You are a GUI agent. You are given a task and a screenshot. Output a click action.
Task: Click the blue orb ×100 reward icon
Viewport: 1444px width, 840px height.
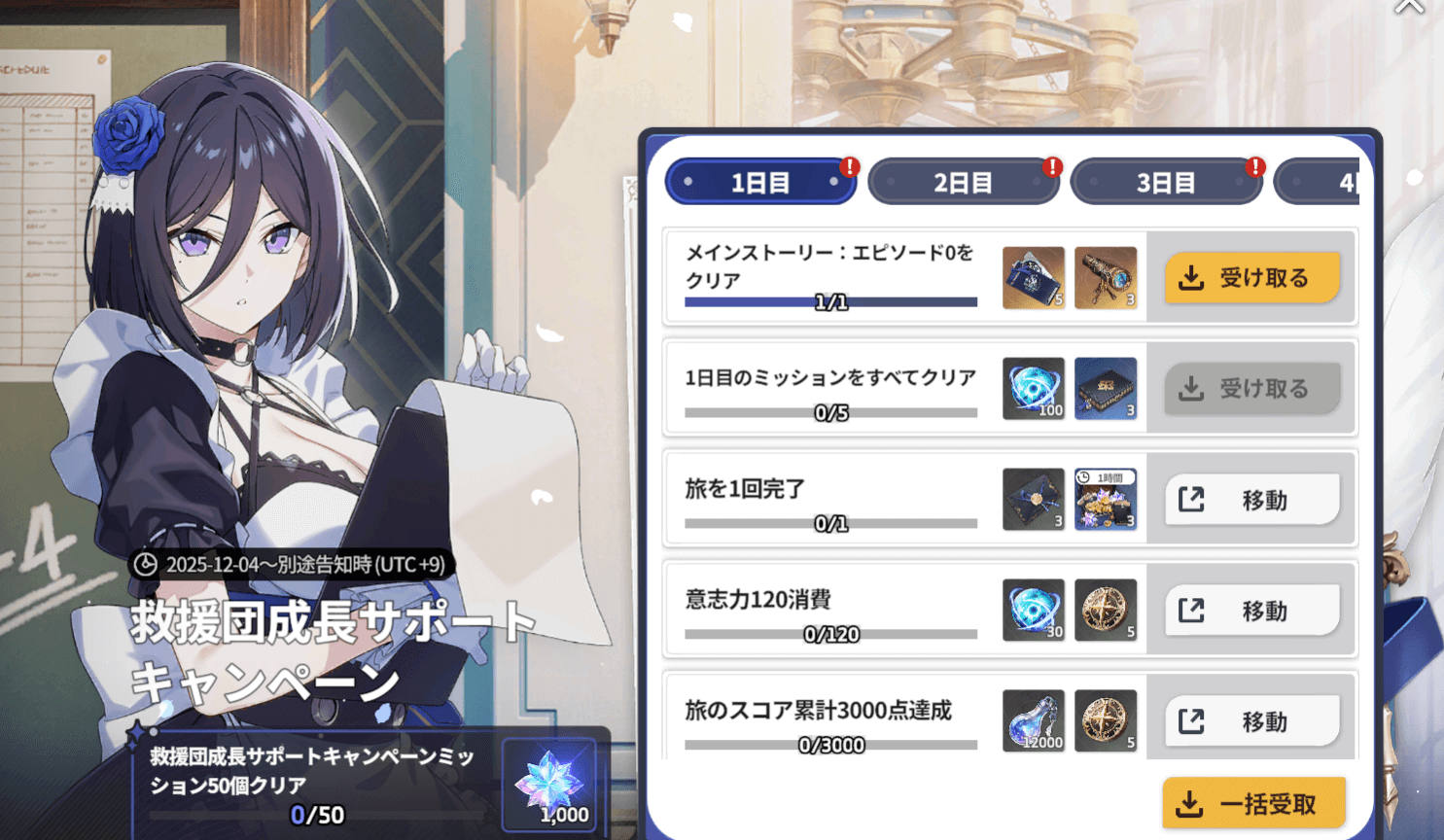(1034, 388)
